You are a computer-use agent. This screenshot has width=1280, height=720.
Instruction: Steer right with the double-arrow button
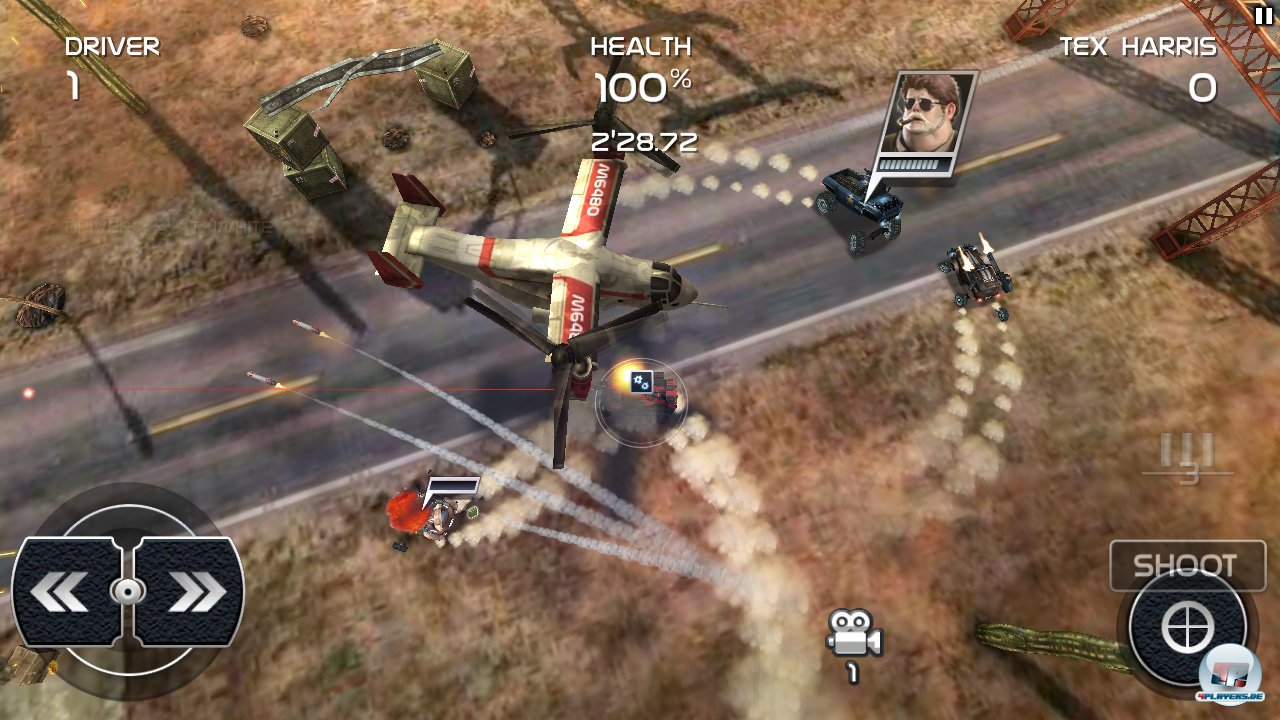click(190, 592)
